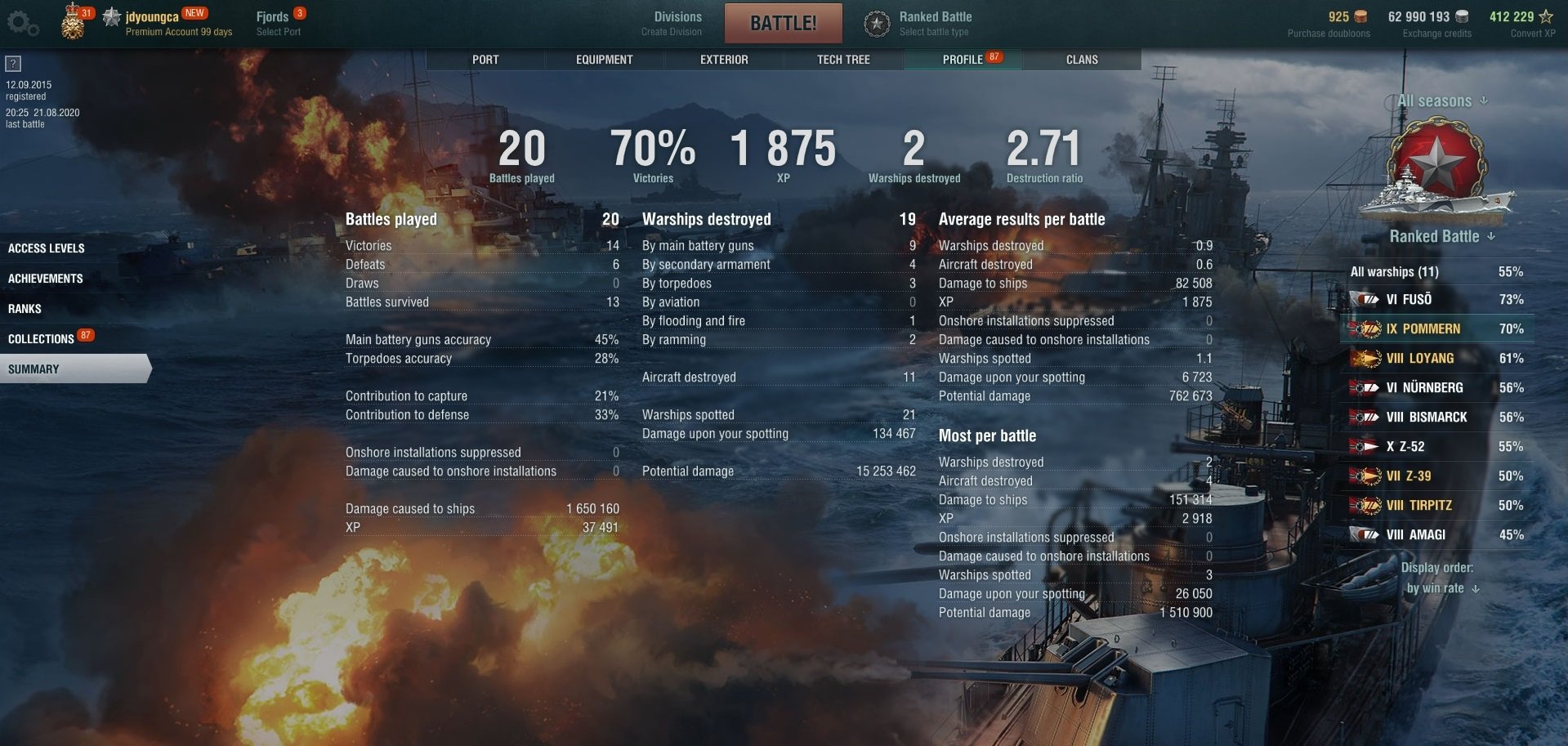Click Create Division under Divisions
This screenshot has height=746, width=1568.
pyautogui.click(x=672, y=32)
